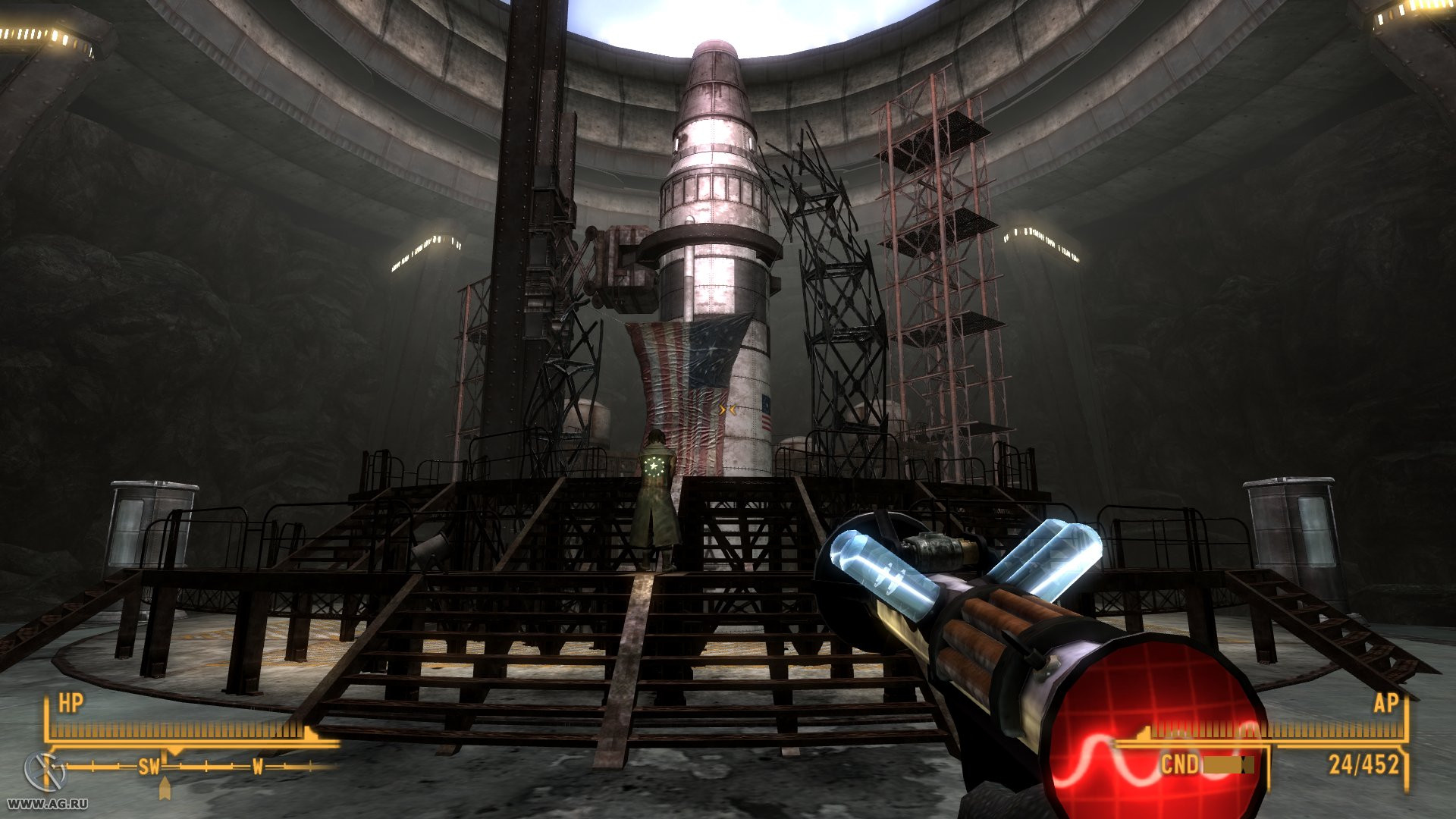Click the compass strip showing SW and W
Image resolution: width=1456 pixels, height=819 pixels.
coord(199,767)
